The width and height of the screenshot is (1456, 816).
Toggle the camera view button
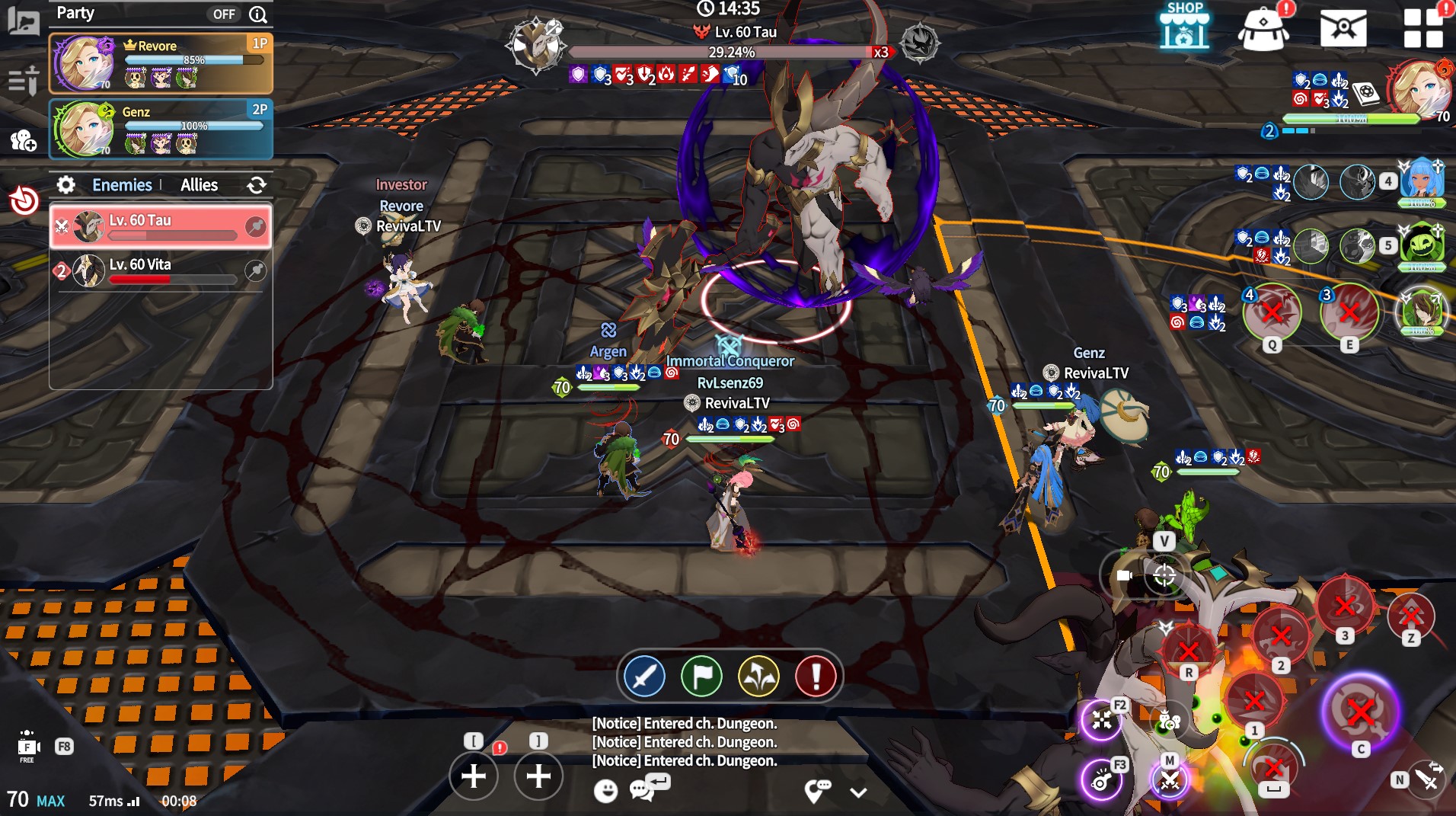pyautogui.click(x=1125, y=575)
